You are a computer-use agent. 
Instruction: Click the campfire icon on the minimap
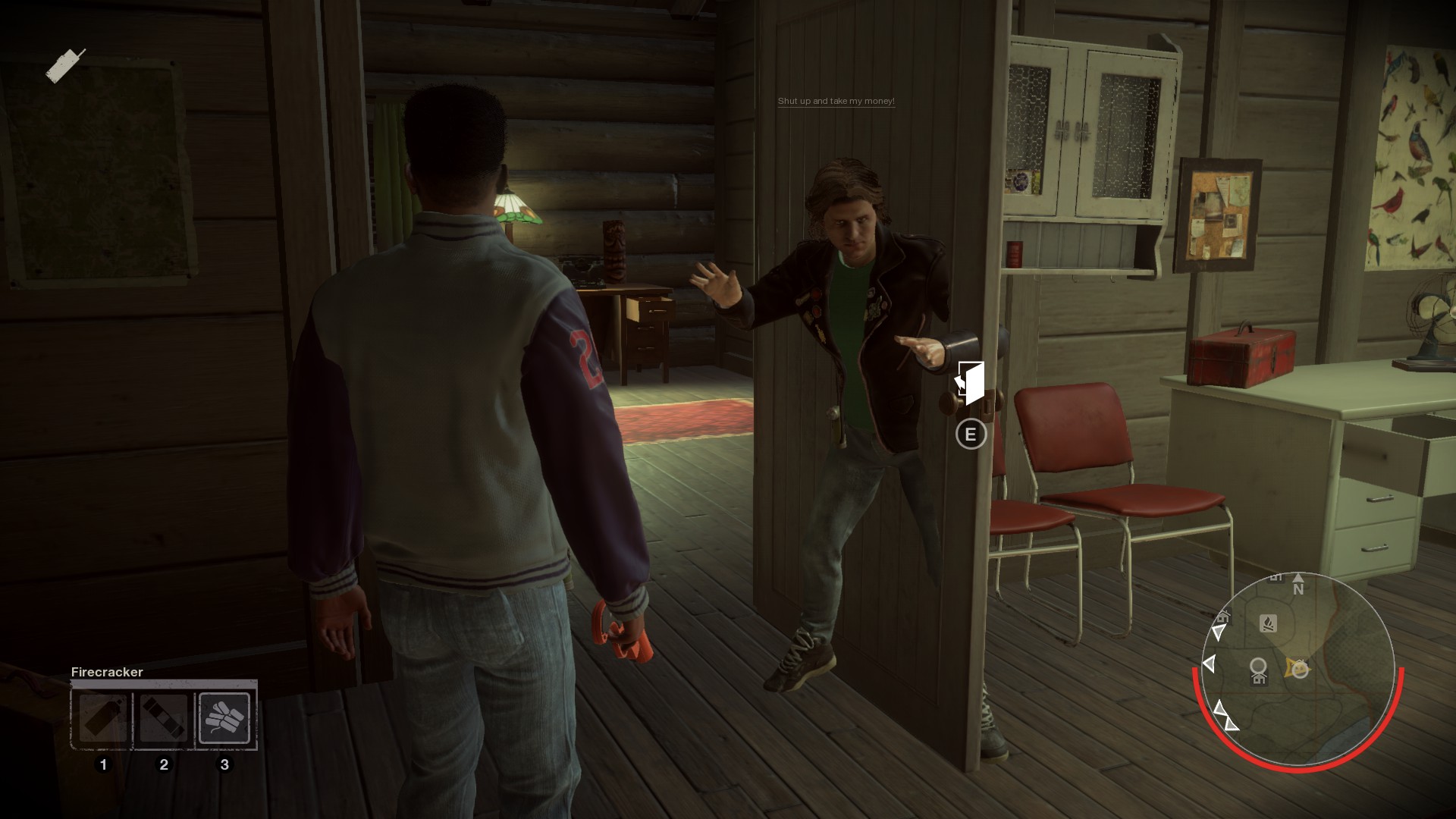point(1268,623)
